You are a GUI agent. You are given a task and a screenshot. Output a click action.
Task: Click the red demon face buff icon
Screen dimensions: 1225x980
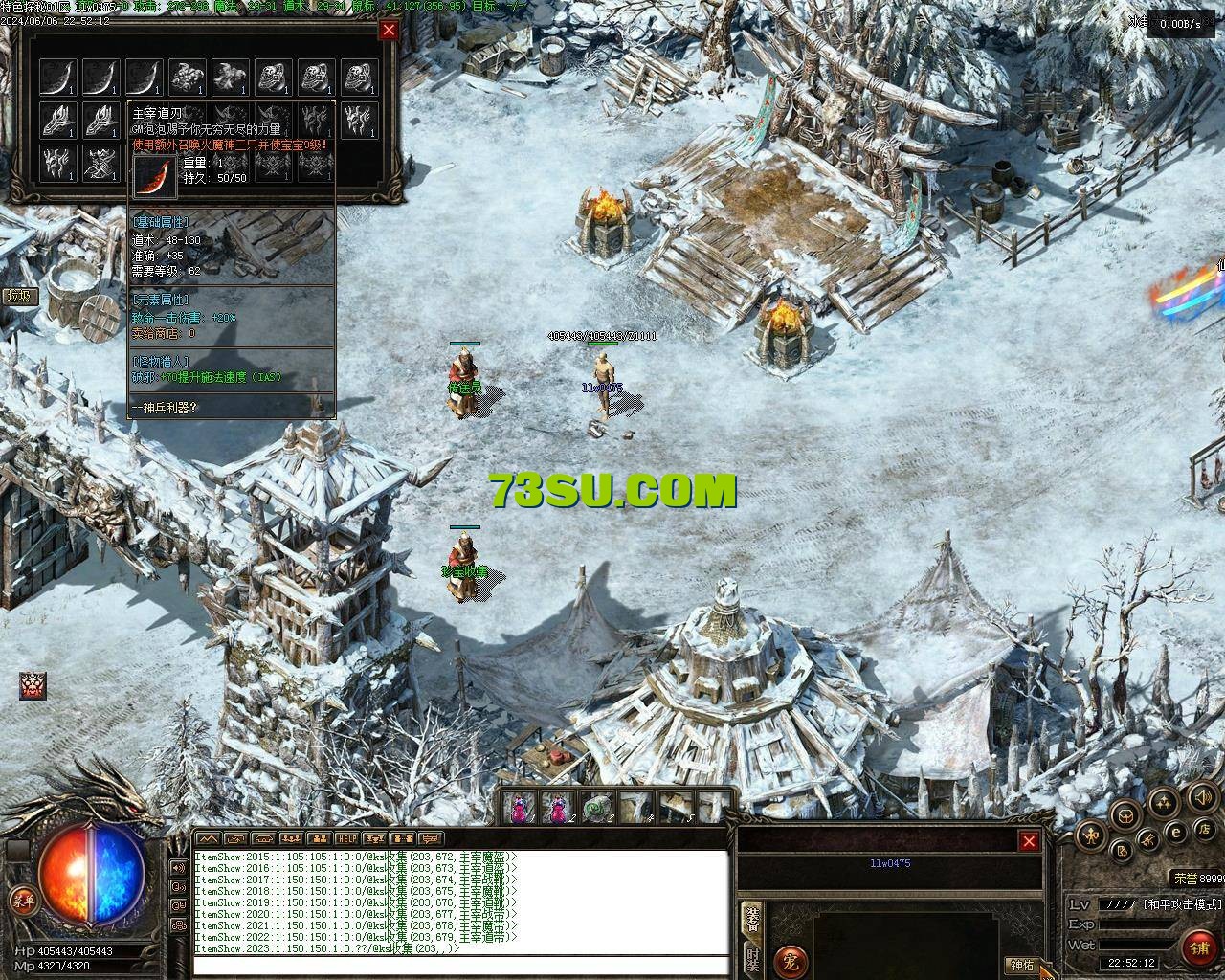point(33,685)
